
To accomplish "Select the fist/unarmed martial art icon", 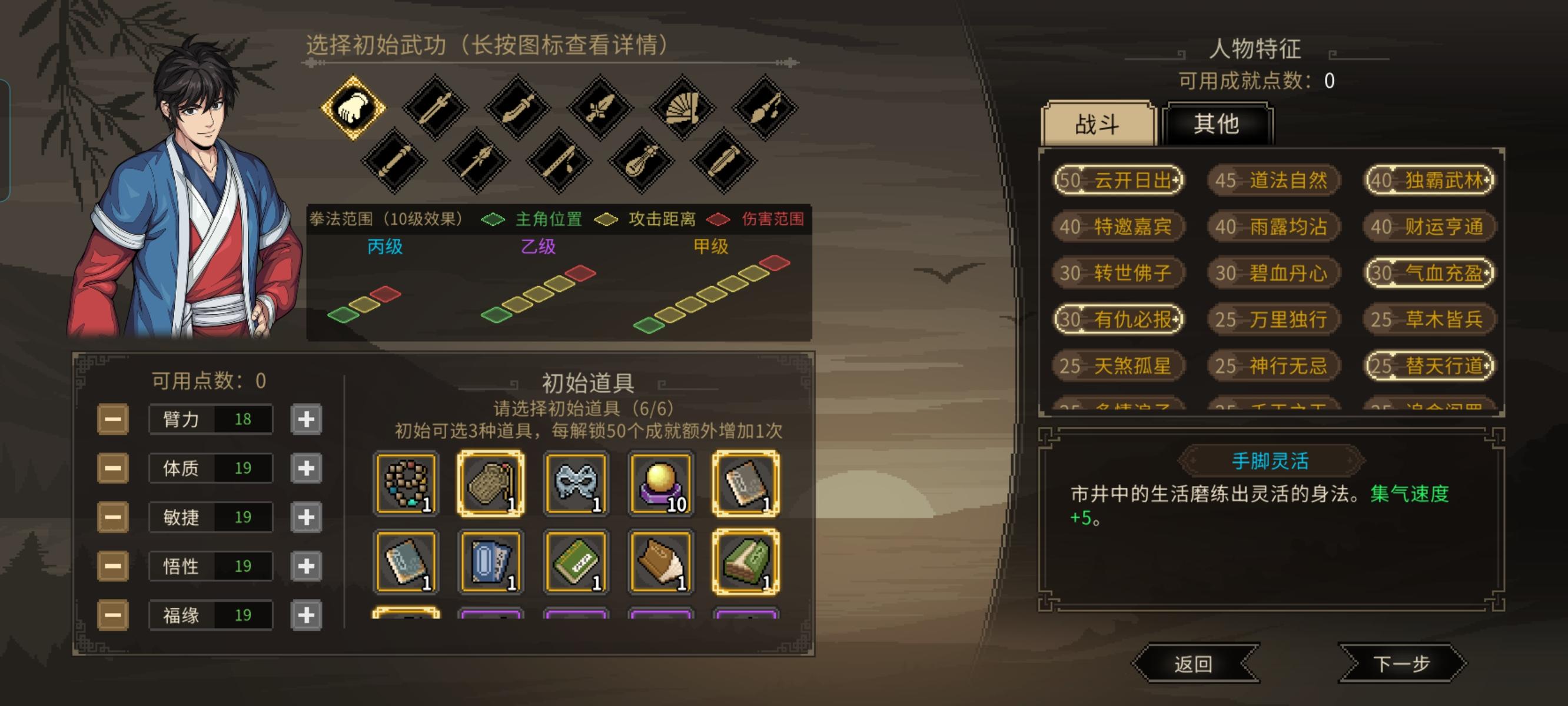I will (x=354, y=107).
